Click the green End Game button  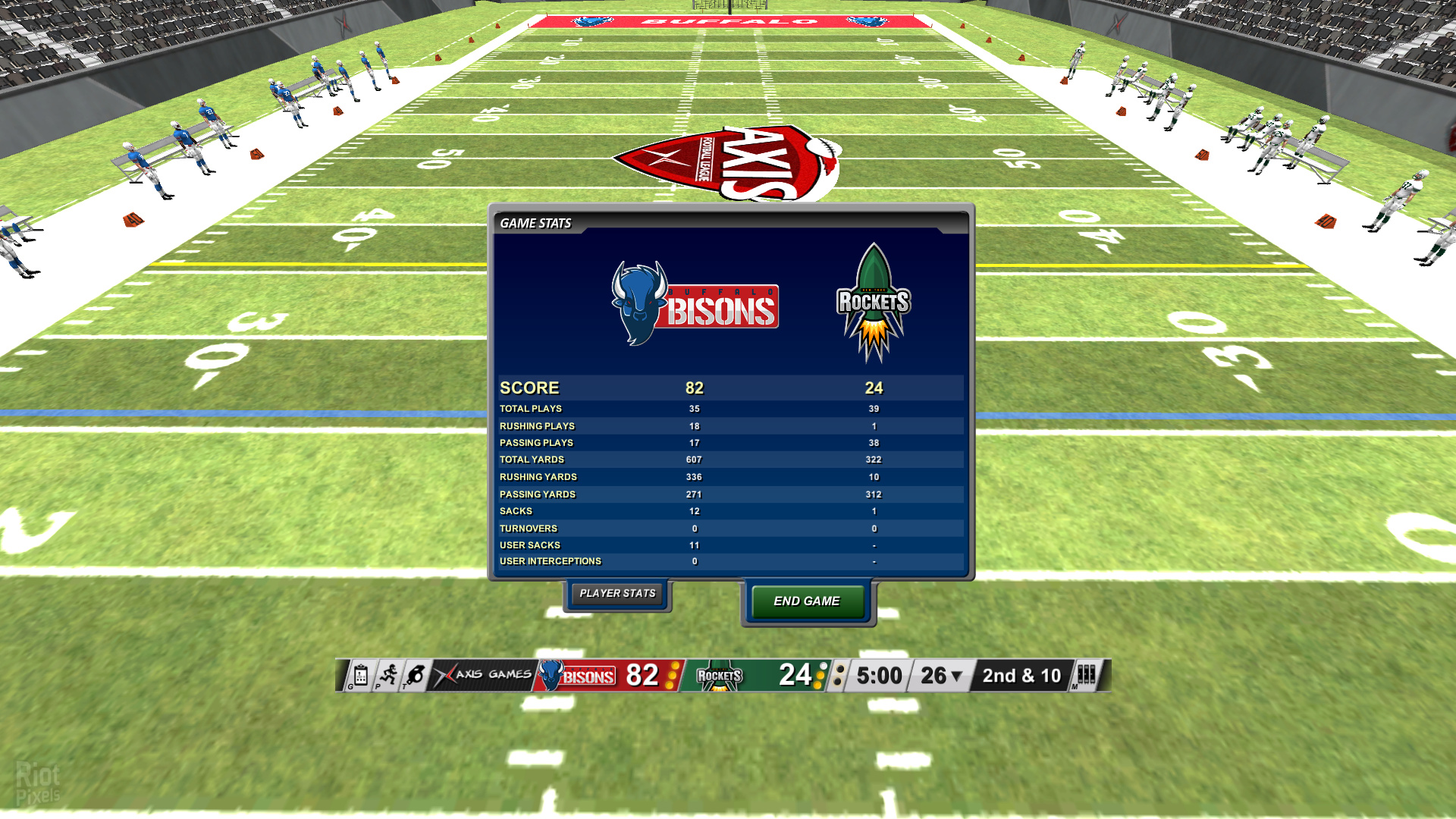click(x=807, y=601)
